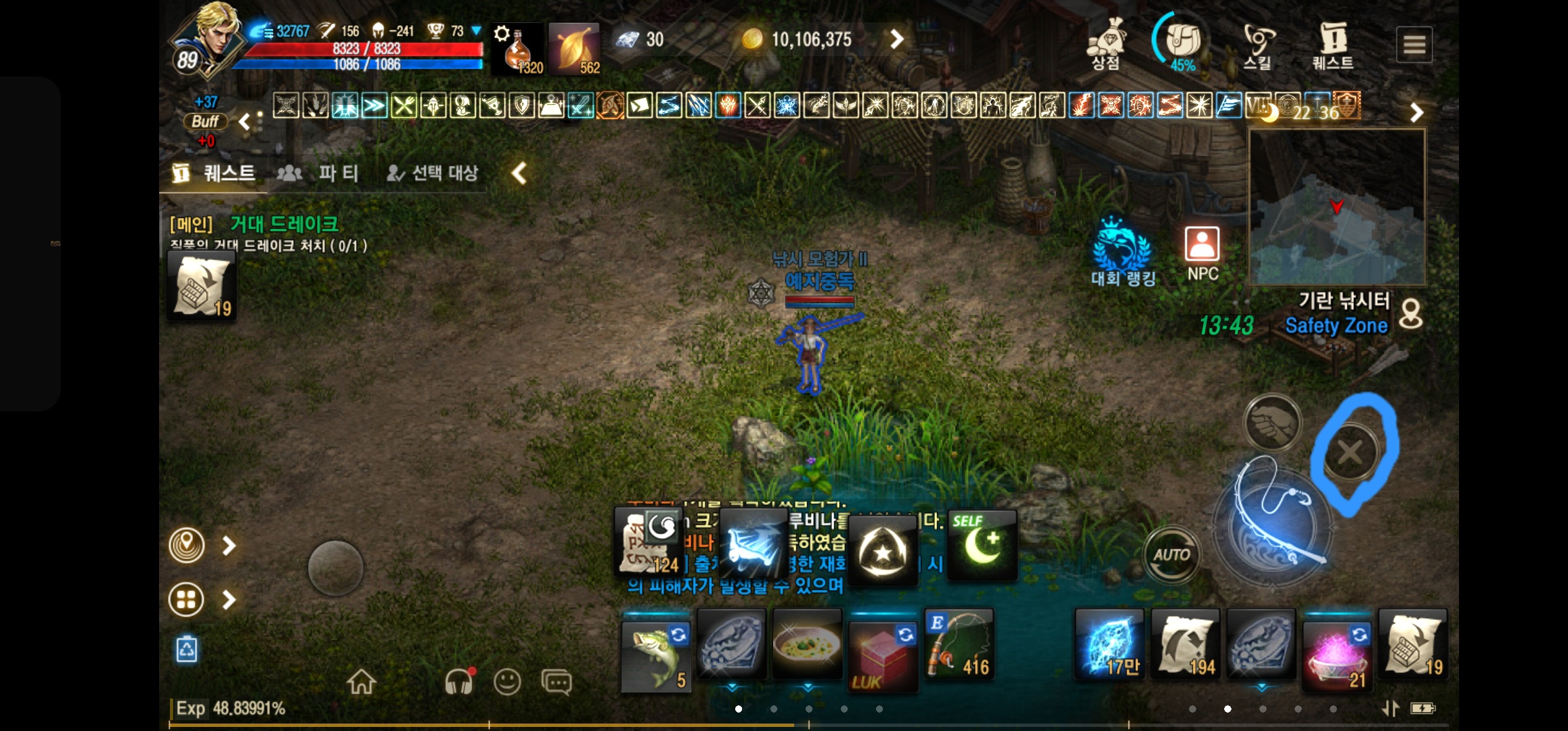
Task: Switch to the 선택 대상 target tab
Action: pos(433,173)
